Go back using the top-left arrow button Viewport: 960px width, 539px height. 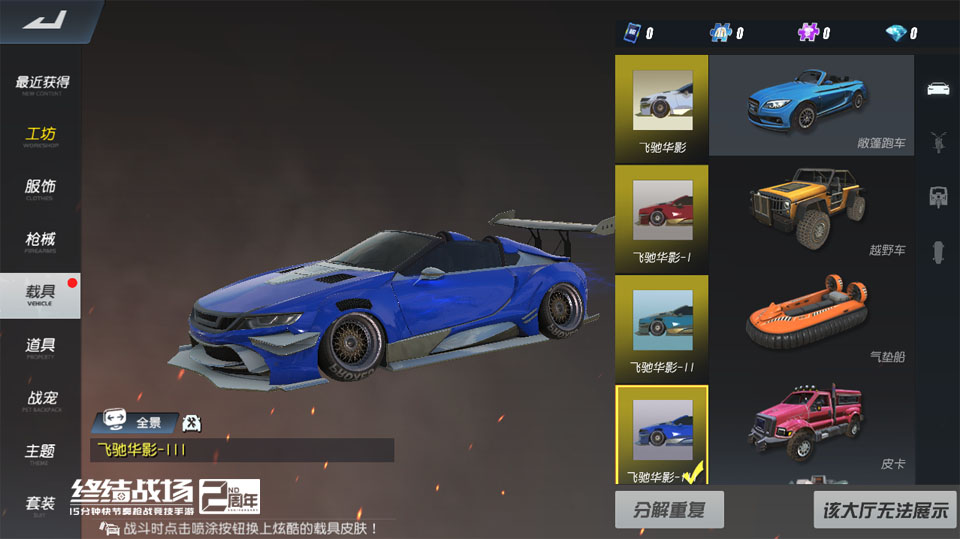coord(44,20)
